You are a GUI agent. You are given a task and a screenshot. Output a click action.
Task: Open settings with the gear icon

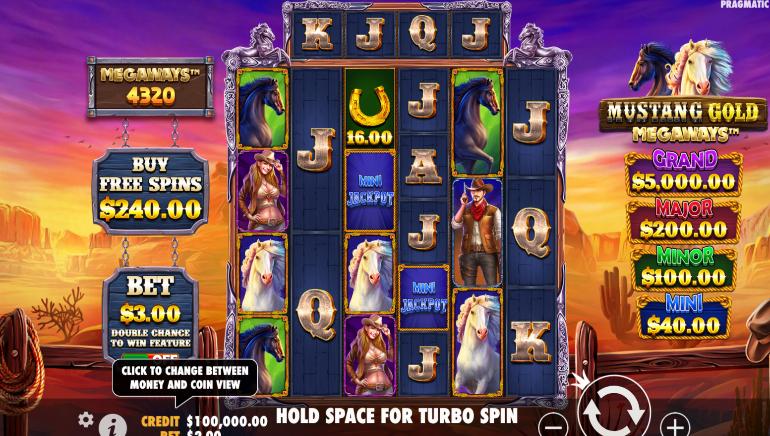[86, 420]
